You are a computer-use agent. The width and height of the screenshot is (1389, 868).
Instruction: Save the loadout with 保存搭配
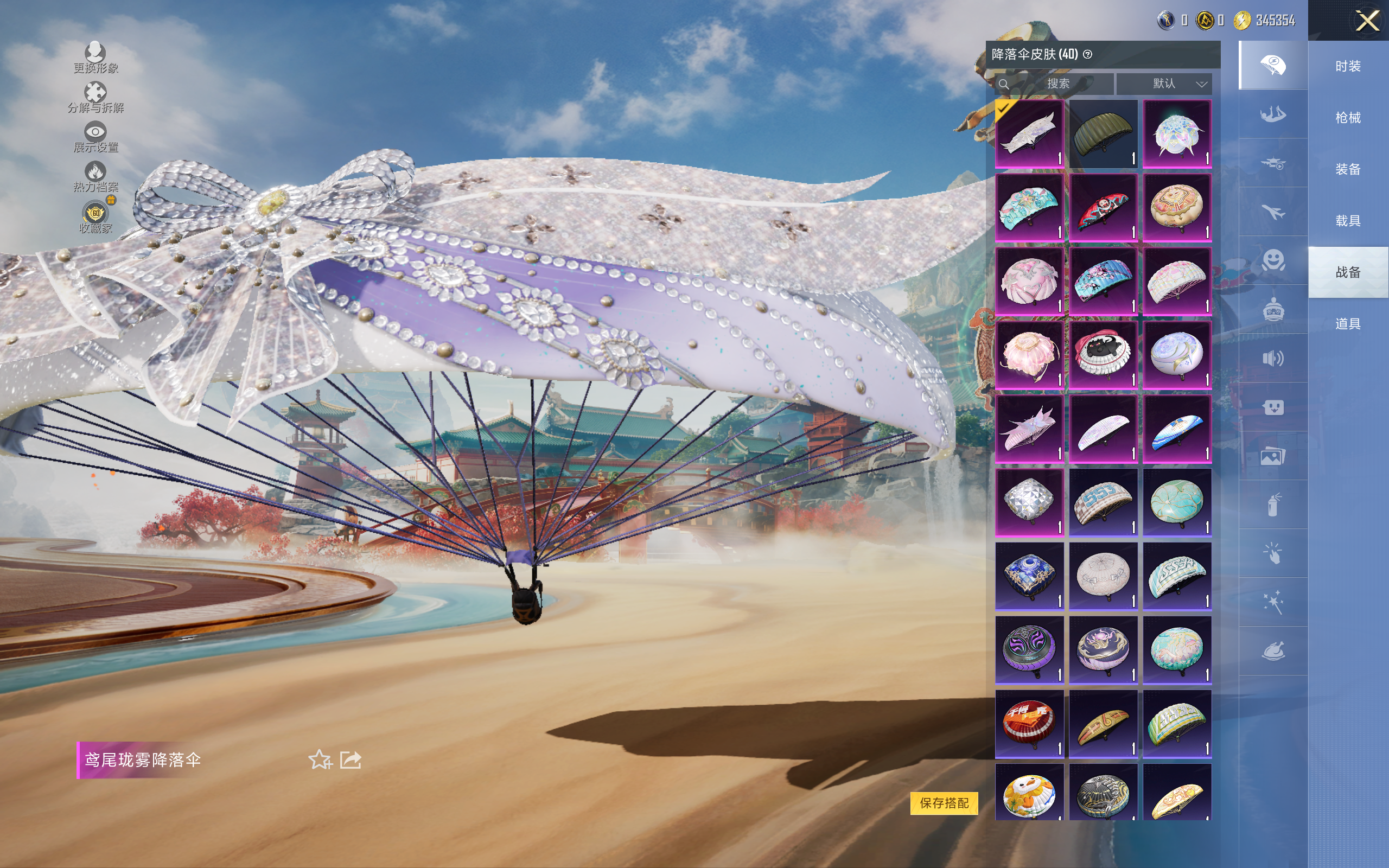tap(944, 802)
